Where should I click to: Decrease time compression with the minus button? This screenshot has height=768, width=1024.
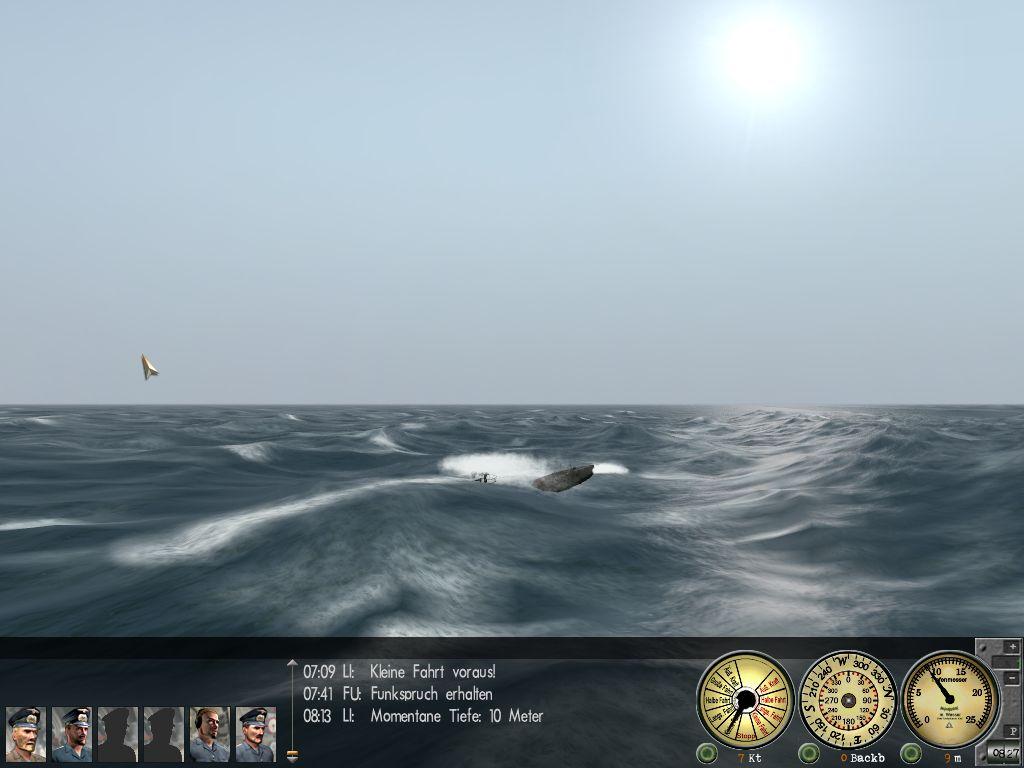1012,678
